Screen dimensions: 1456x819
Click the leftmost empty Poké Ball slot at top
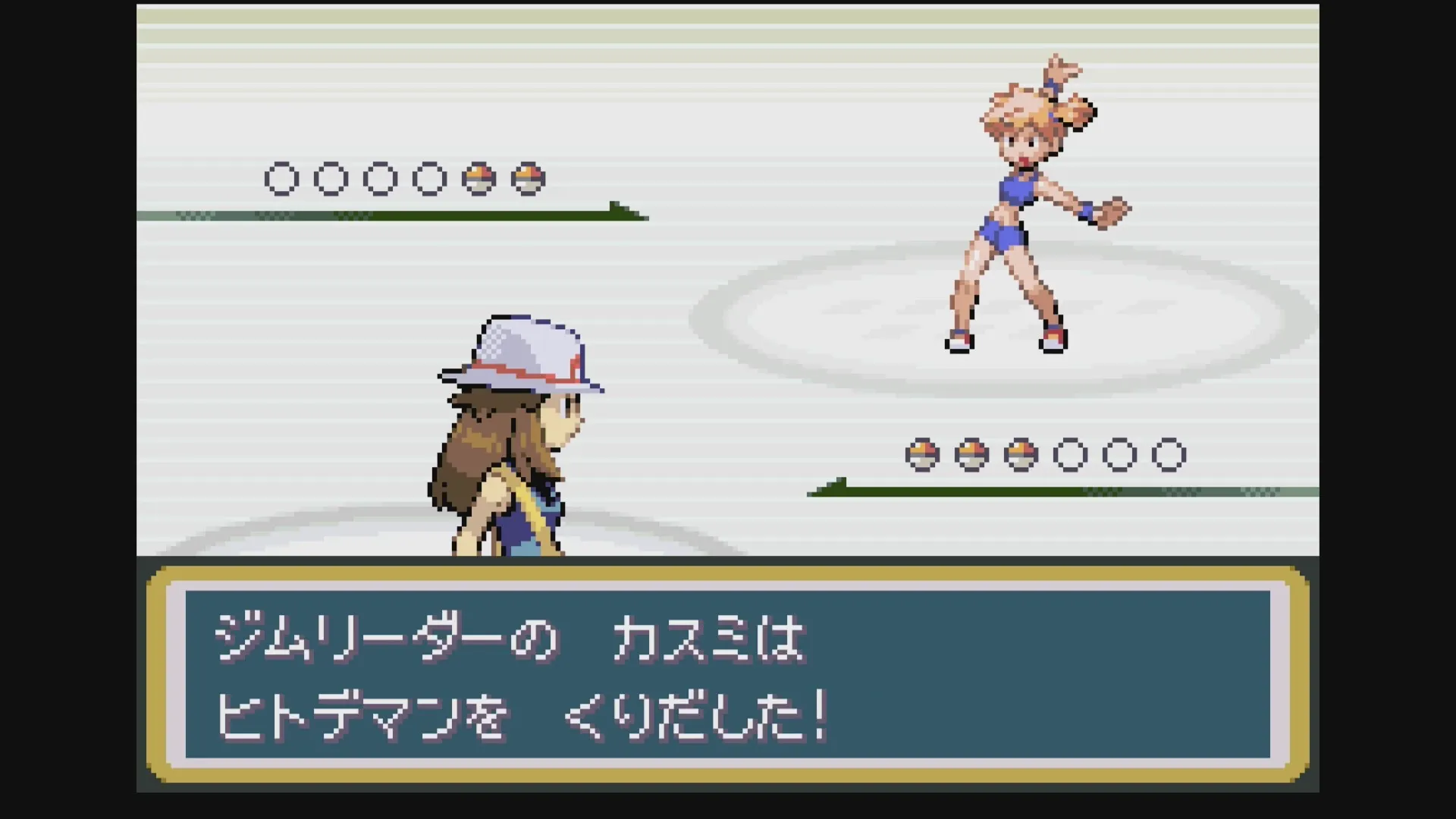(x=281, y=178)
